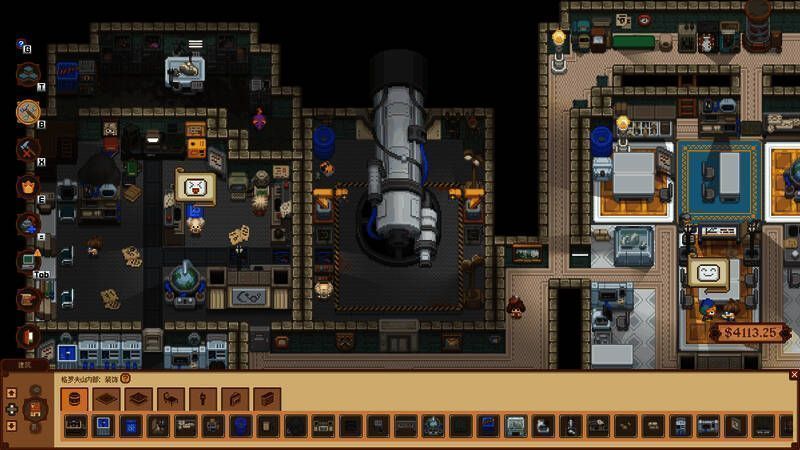Click the $4113.25 money sign

750,333
